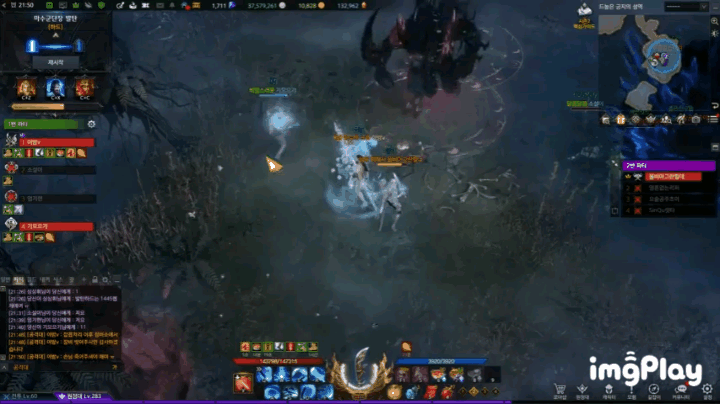This screenshot has height=404, width=720.
Task: Click the chat input box
Action: tap(60, 367)
